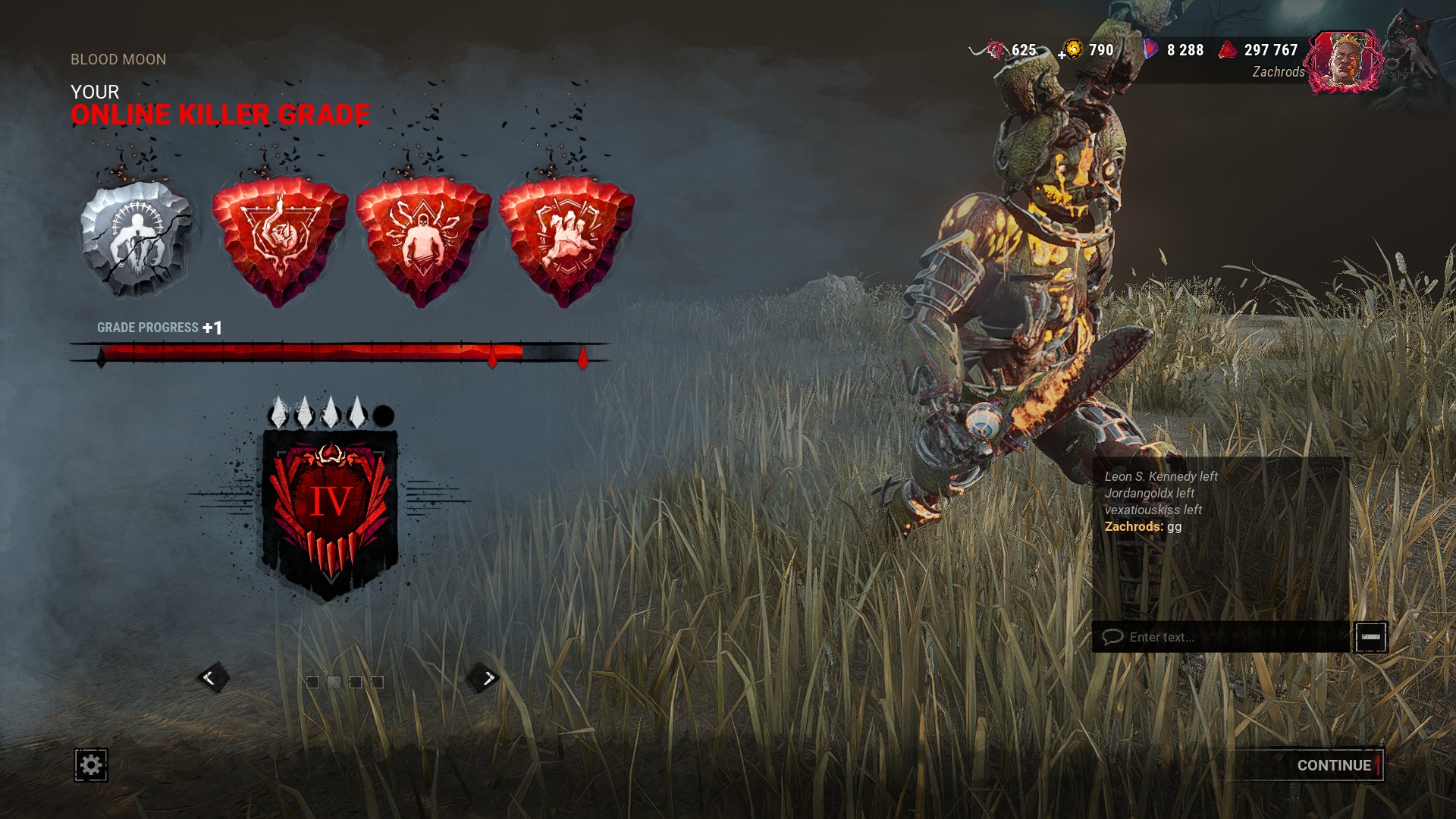1456x819 pixels.
Task: Inspect the red Devout emblem
Action: pyautogui.click(x=279, y=239)
